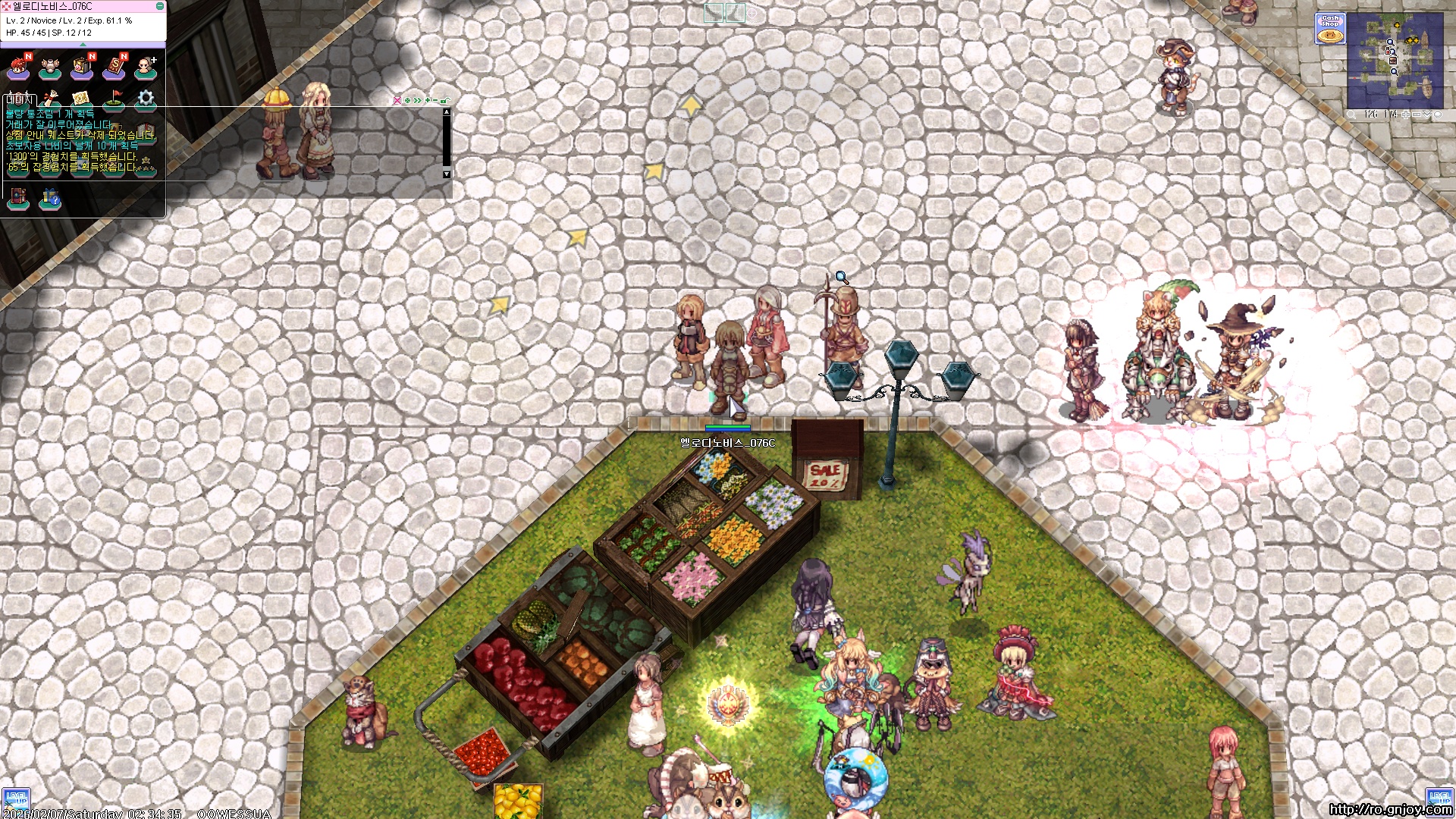This screenshot has width=1456, height=819.
Task: Click the chat log scroll-up arrow
Action: tap(447, 112)
